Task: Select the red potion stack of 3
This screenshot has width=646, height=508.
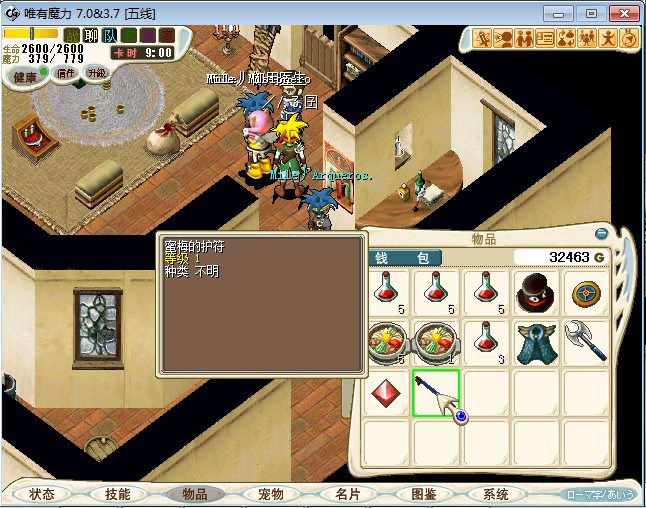Action: (x=486, y=342)
